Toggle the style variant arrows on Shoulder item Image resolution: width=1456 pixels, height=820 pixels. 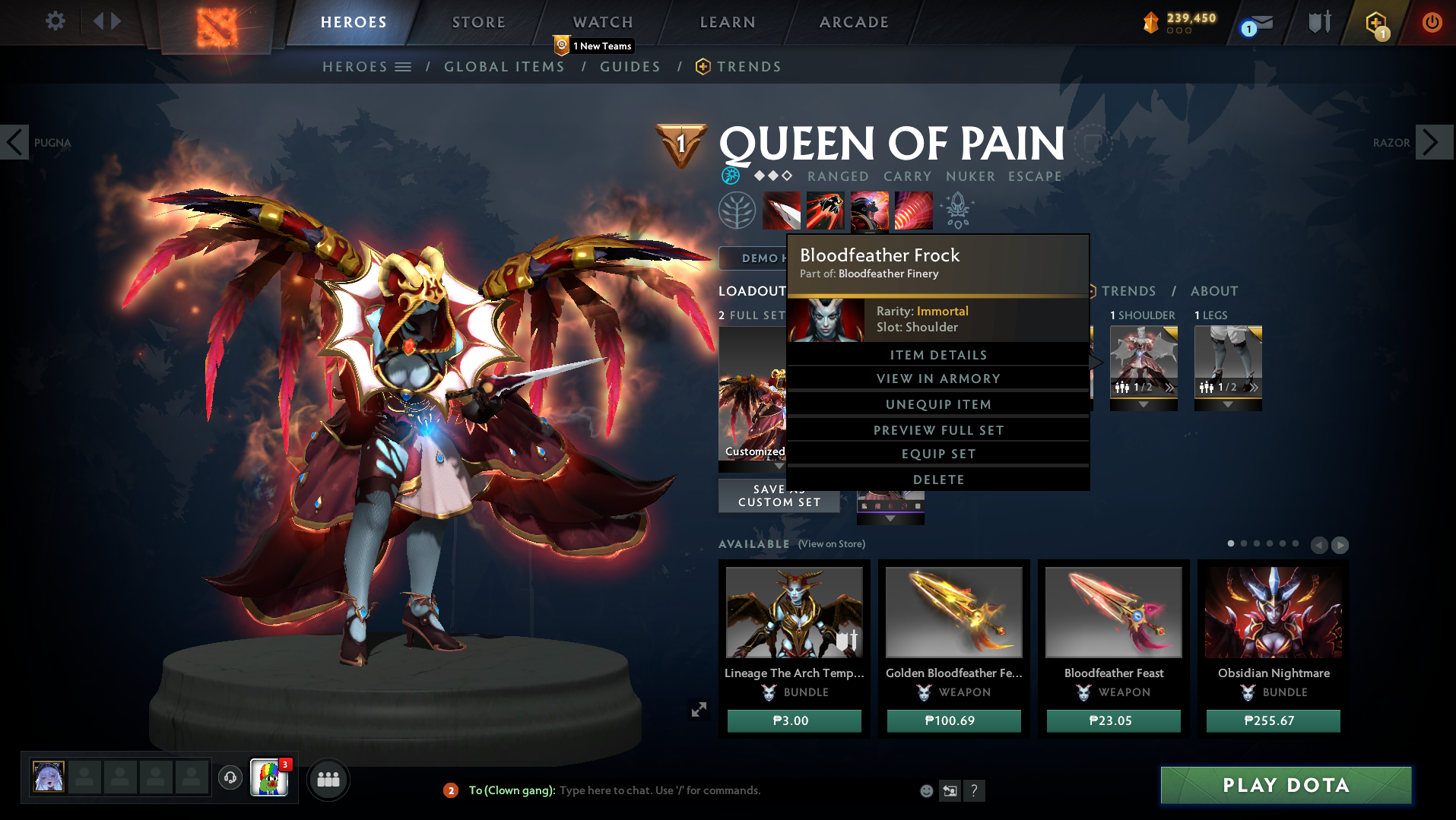(x=1169, y=388)
